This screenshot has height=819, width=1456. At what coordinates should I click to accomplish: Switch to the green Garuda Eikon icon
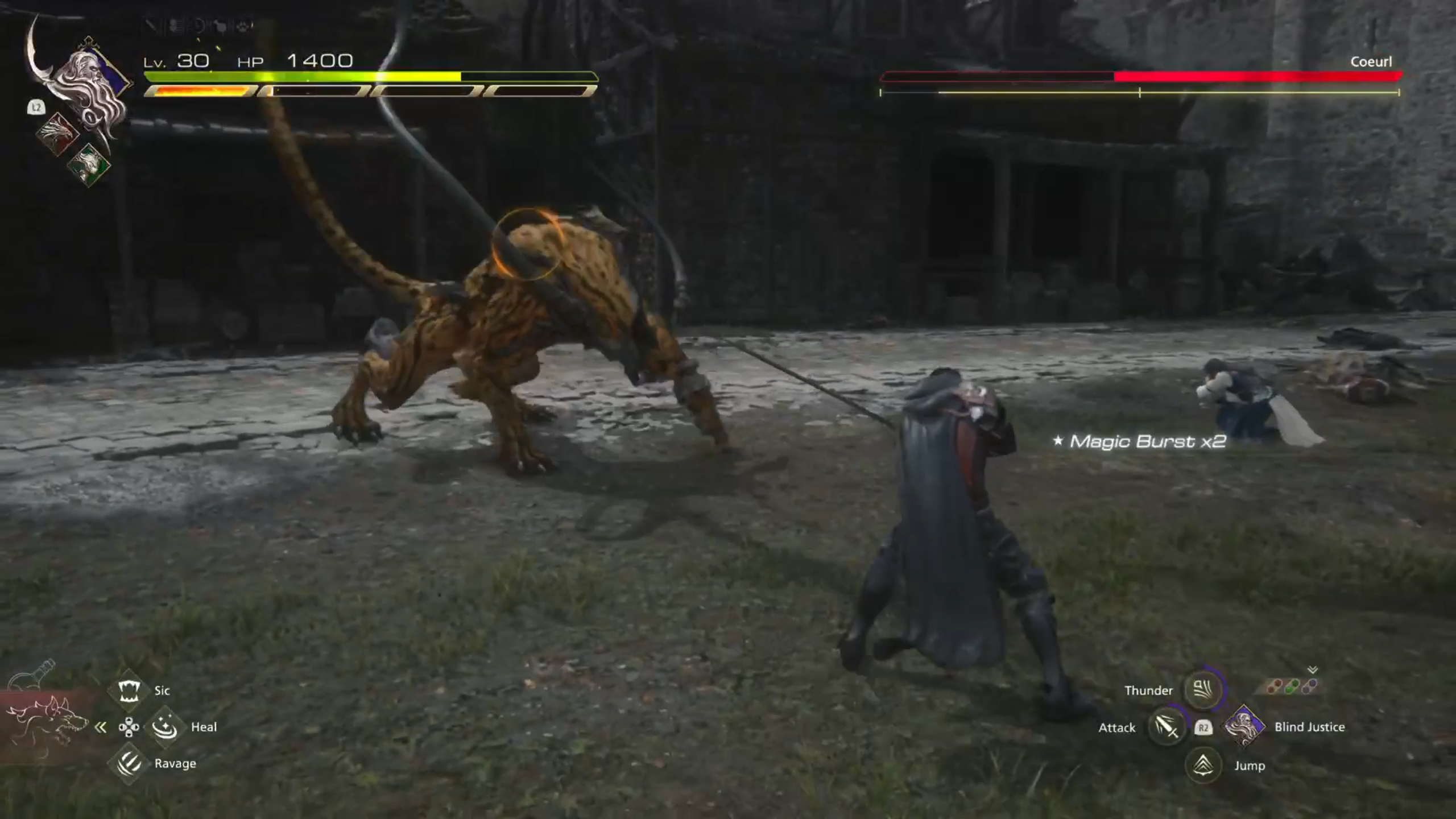(89, 164)
